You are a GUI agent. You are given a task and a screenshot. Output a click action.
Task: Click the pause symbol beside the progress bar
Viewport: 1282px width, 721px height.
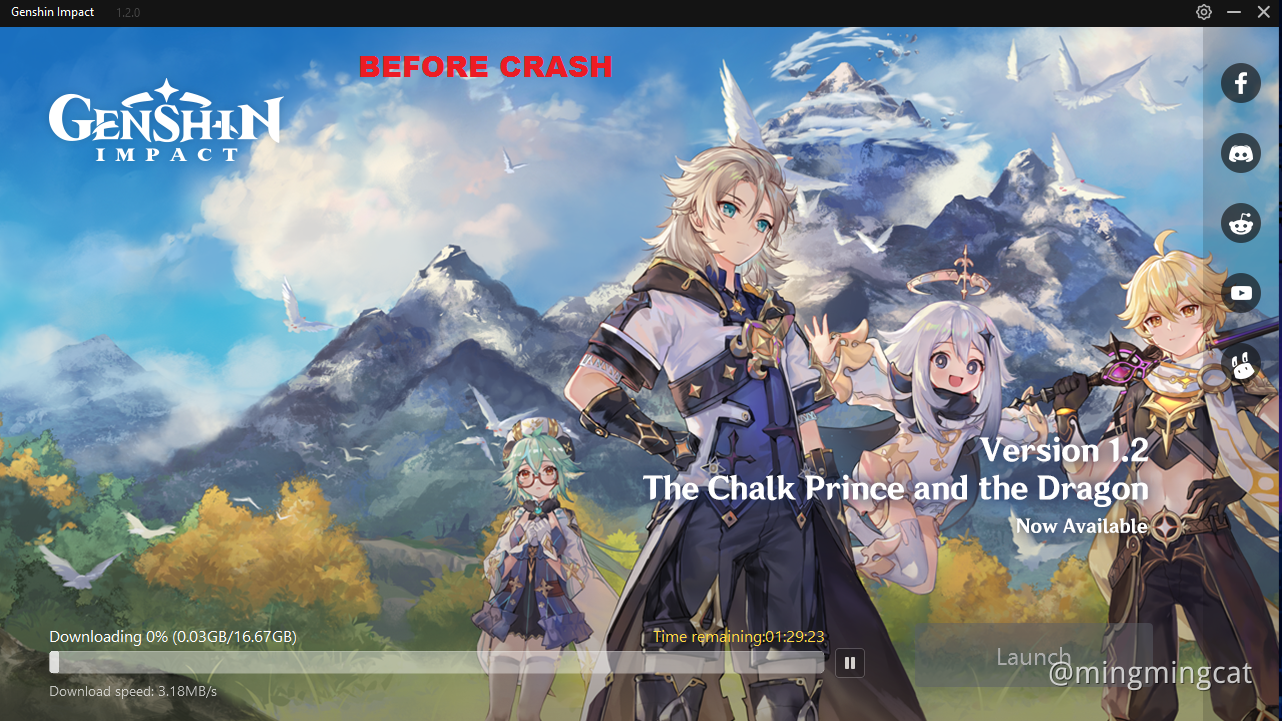(849, 662)
